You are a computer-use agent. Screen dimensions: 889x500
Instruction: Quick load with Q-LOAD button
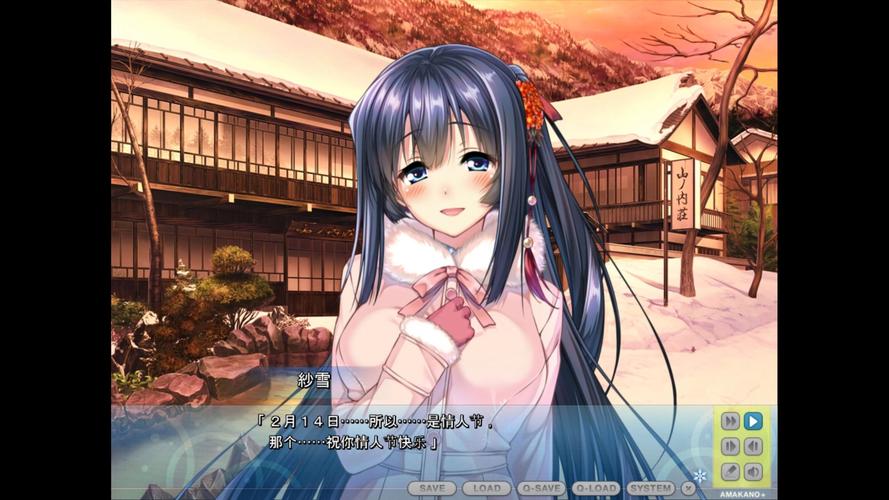coord(597,488)
